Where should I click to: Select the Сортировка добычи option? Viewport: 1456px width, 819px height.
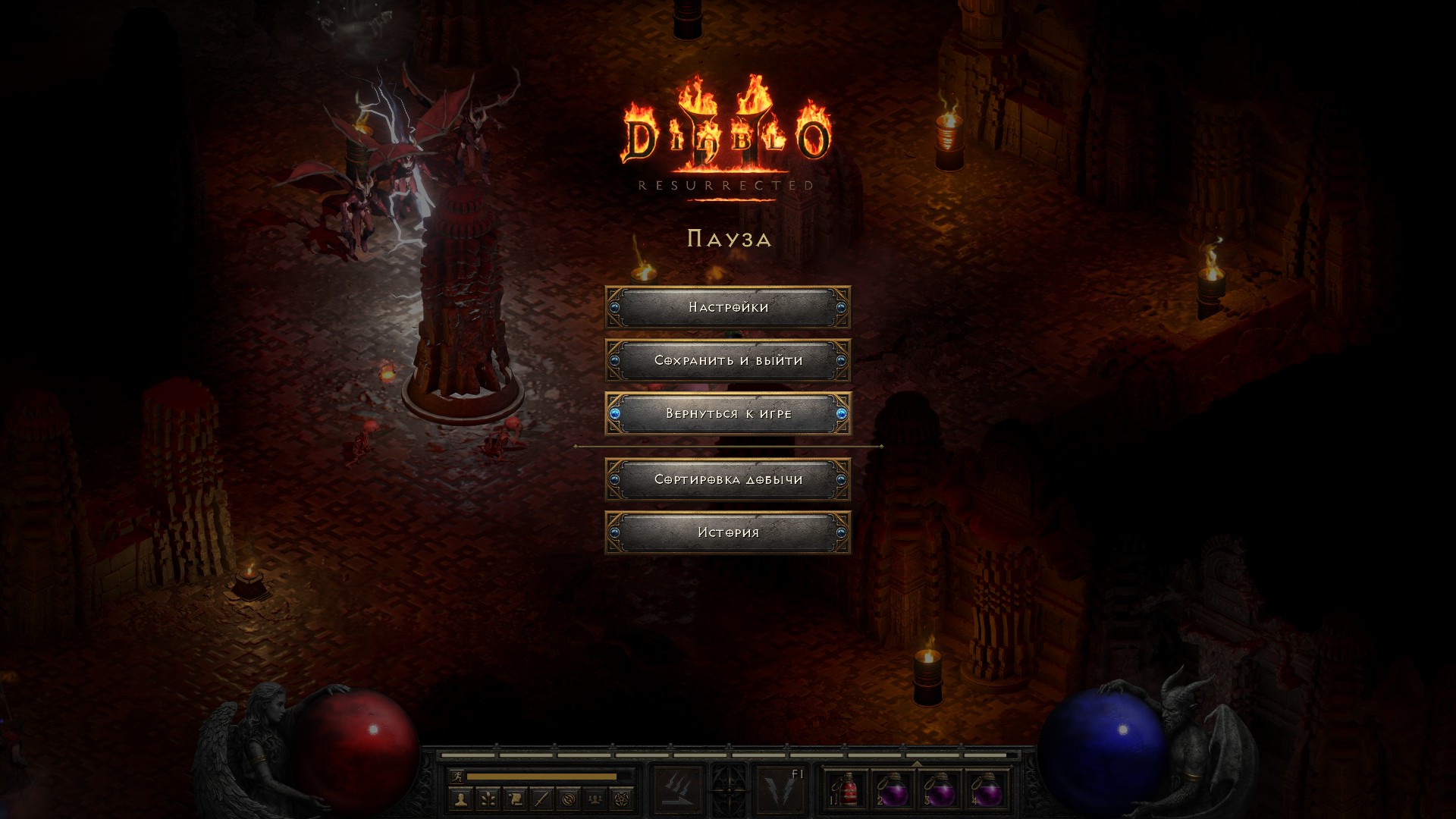click(728, 479)
